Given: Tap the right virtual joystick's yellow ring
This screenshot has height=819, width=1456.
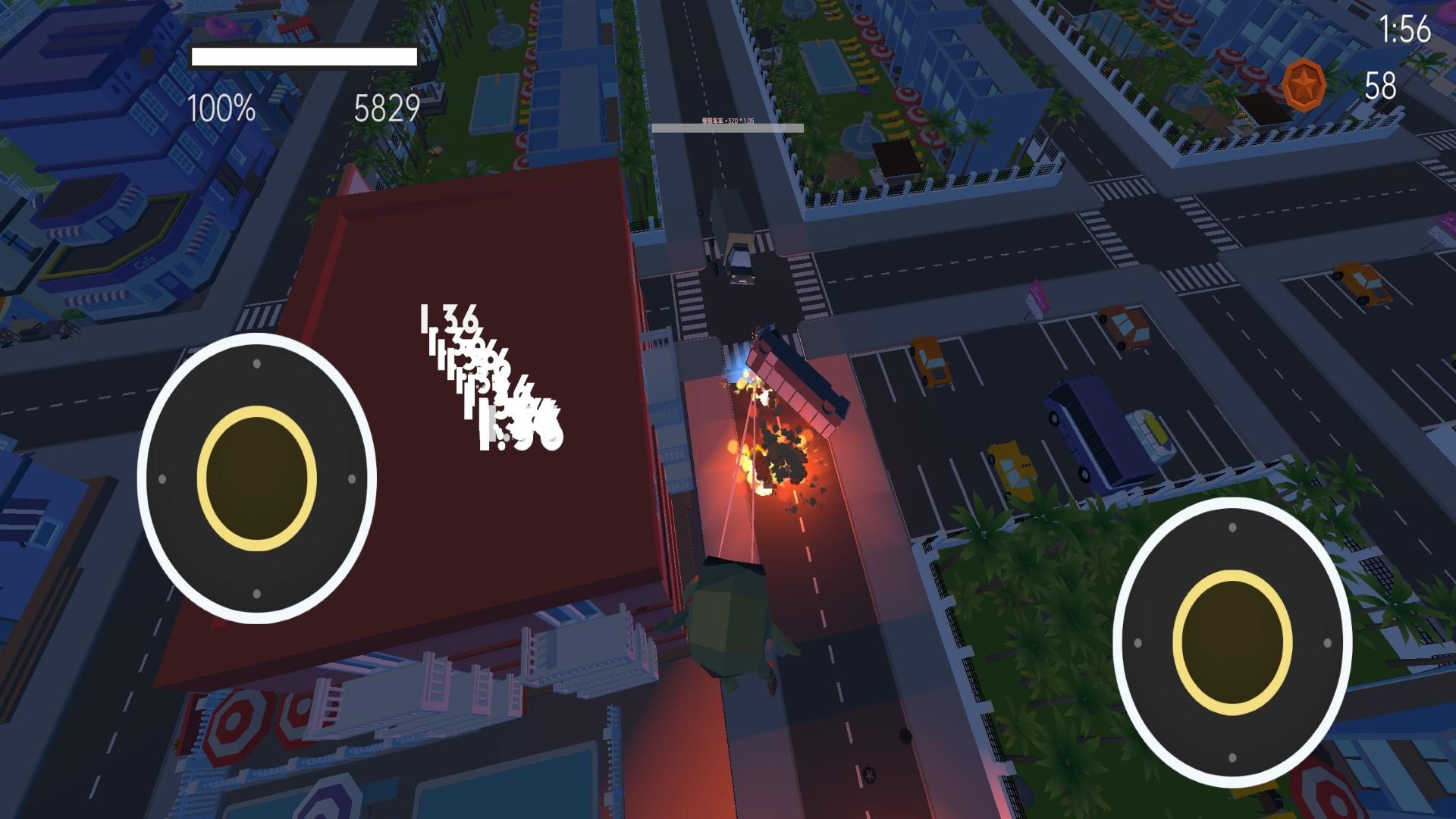Looking at the screenshot, I should (x=1232, y=642).
